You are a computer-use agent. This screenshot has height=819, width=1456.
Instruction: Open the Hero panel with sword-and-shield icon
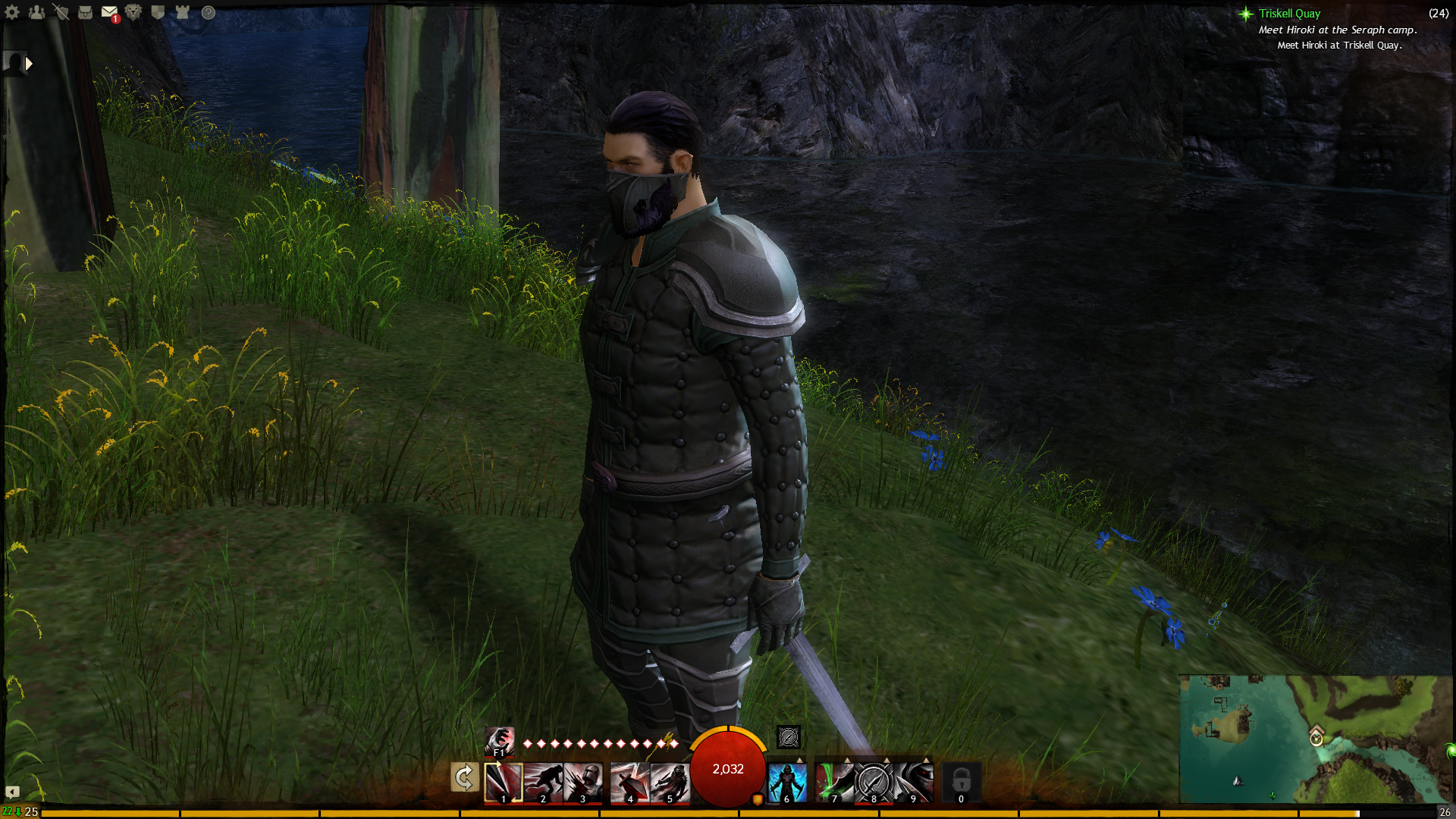[61, 12]
